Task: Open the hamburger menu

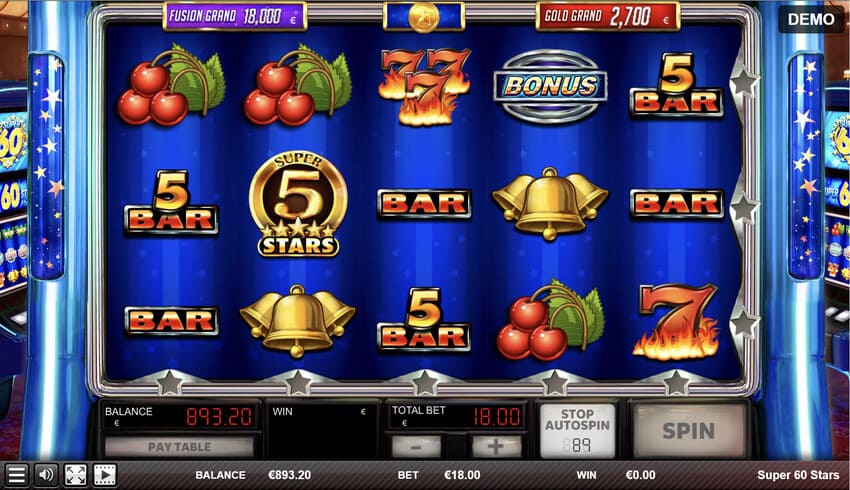Action: [16, 475]
